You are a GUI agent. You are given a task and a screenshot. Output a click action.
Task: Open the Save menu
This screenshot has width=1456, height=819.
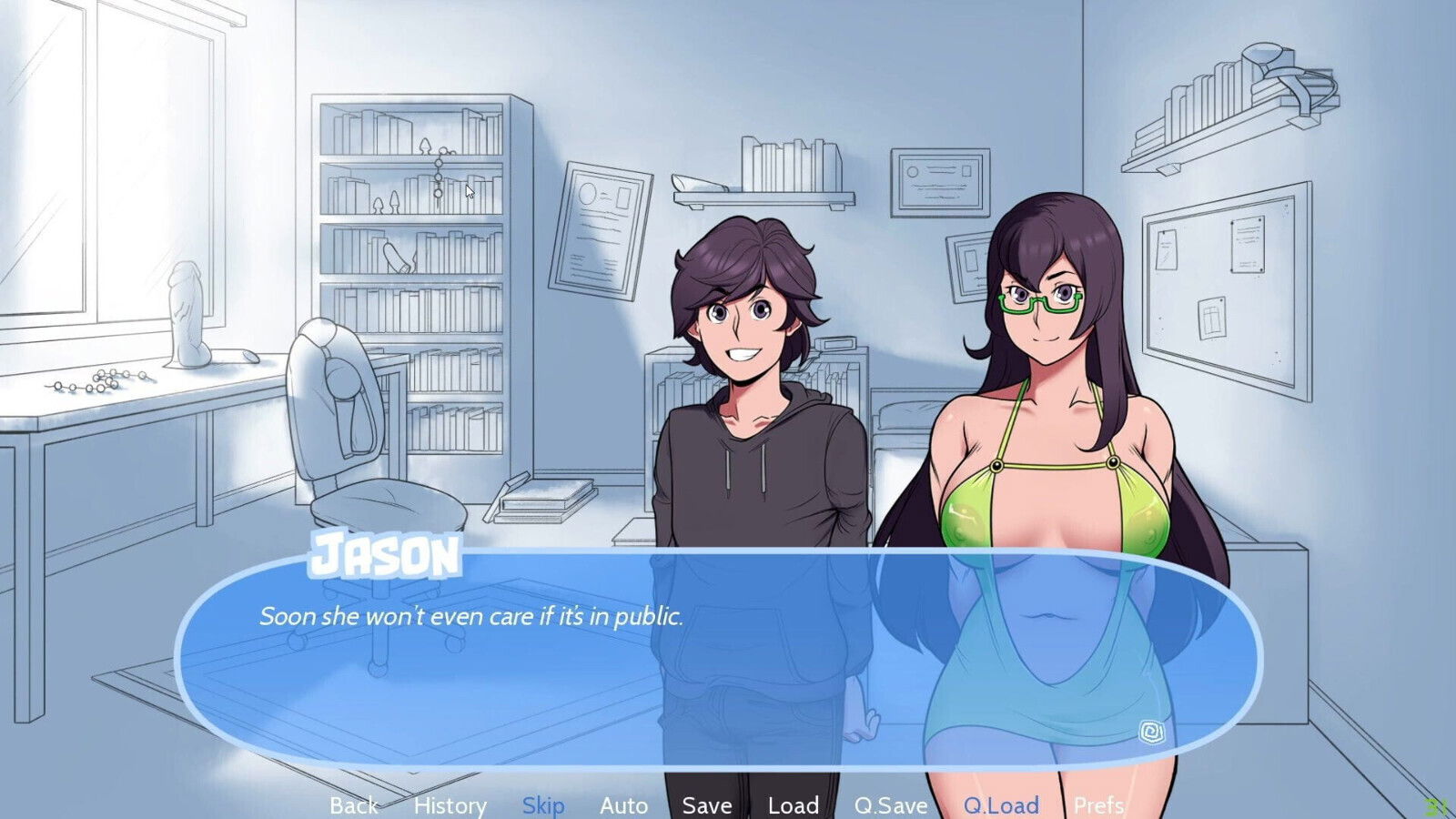point(707,805)
